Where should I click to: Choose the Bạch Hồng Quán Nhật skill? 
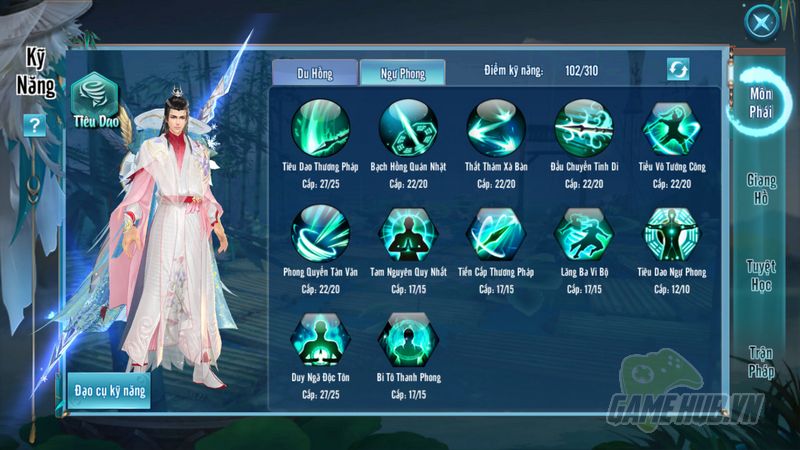408,127
